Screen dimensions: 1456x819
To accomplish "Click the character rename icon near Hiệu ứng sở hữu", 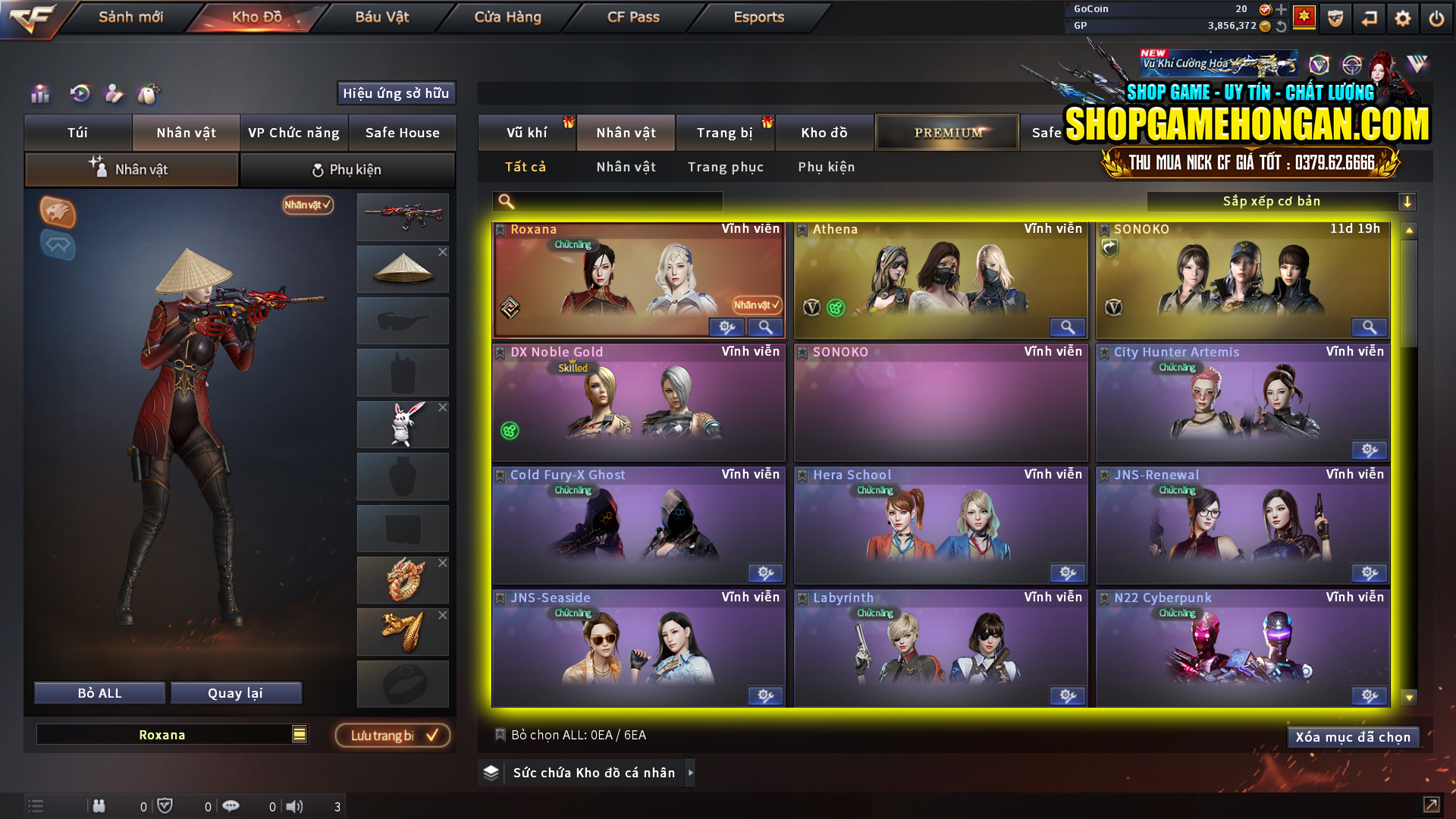I will pyautogui.click(x=114, y=93).
